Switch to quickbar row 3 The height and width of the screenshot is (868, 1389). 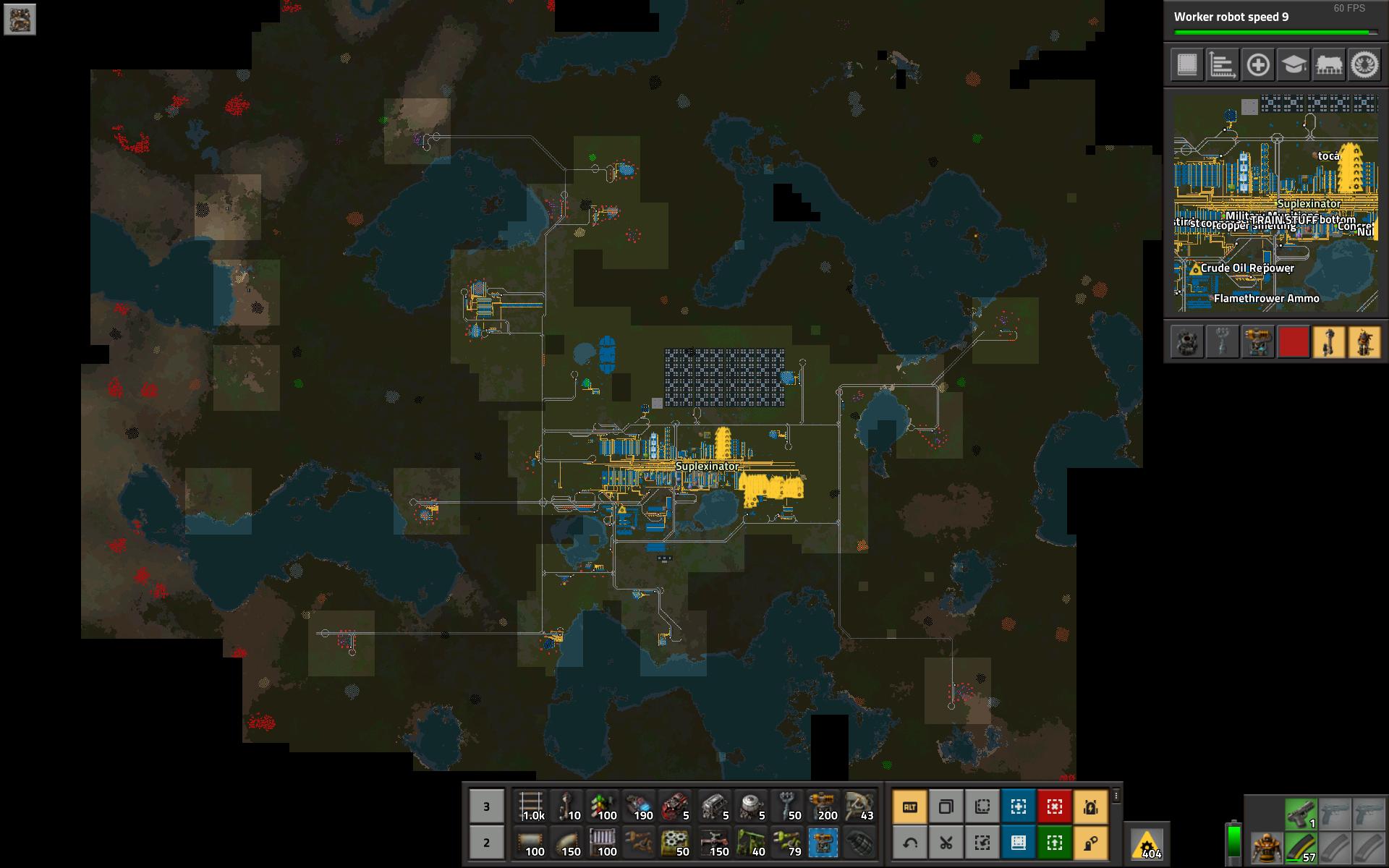pyautogui.click(x=486, y=806)
